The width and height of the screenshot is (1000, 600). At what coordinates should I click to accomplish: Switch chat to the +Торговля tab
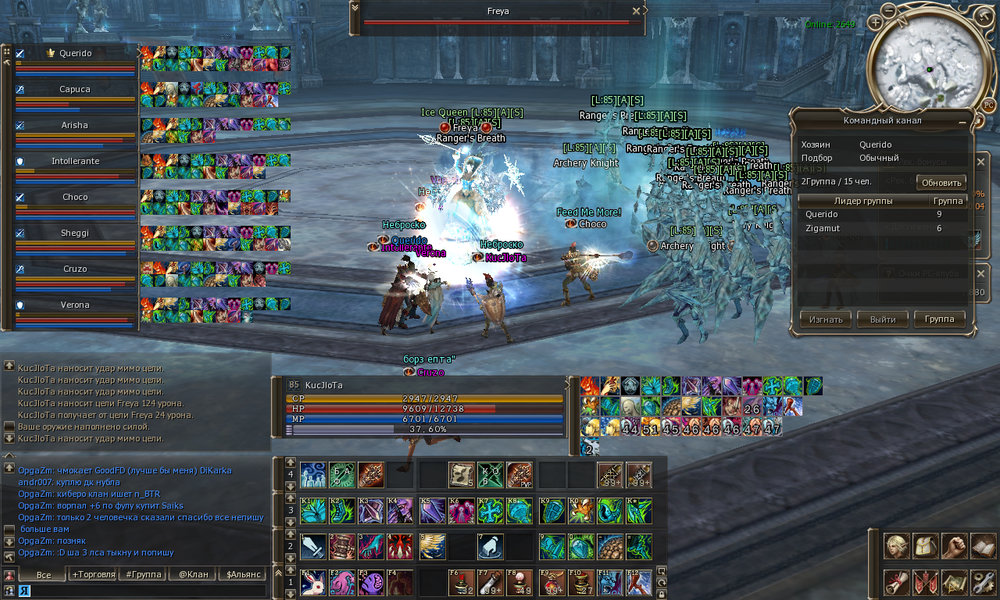93,575
